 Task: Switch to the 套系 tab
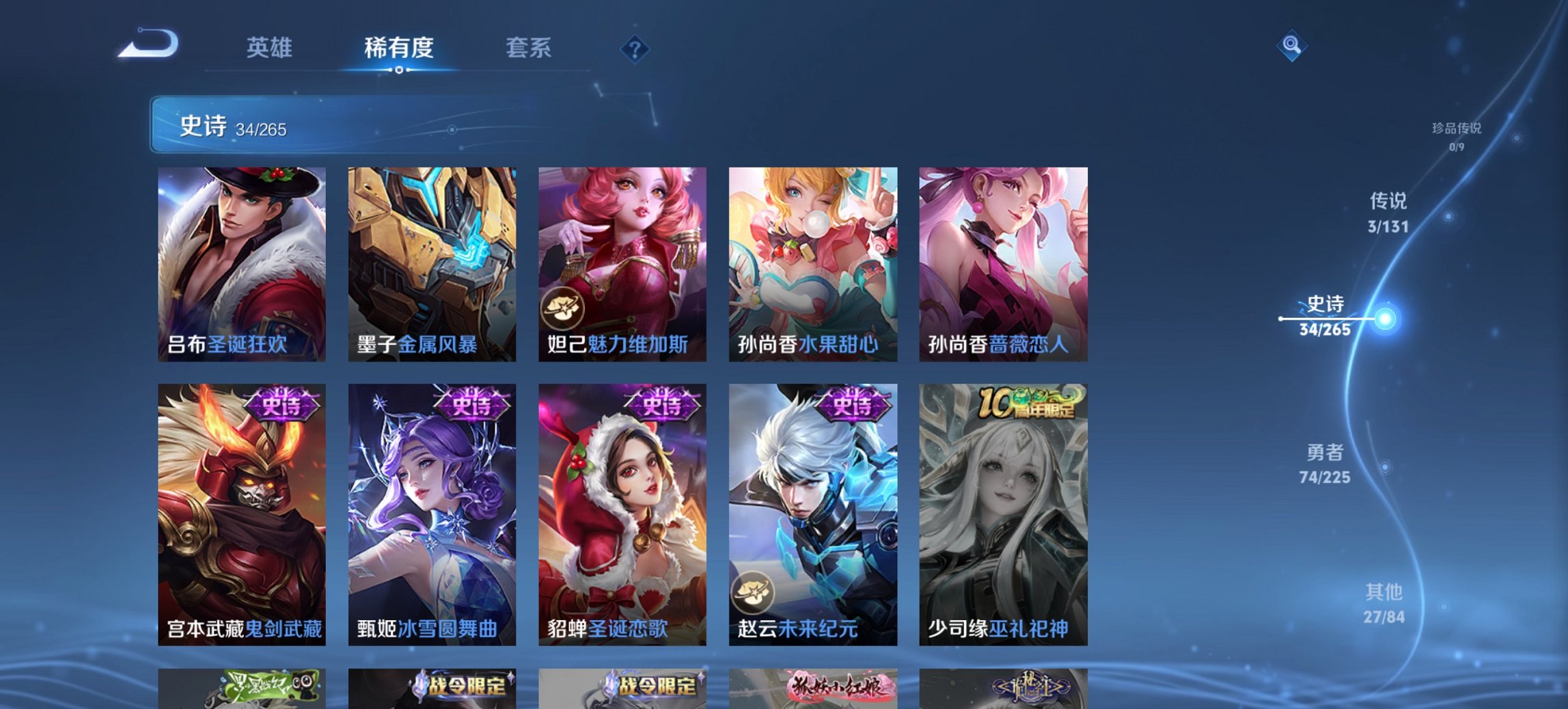point(529,48)
